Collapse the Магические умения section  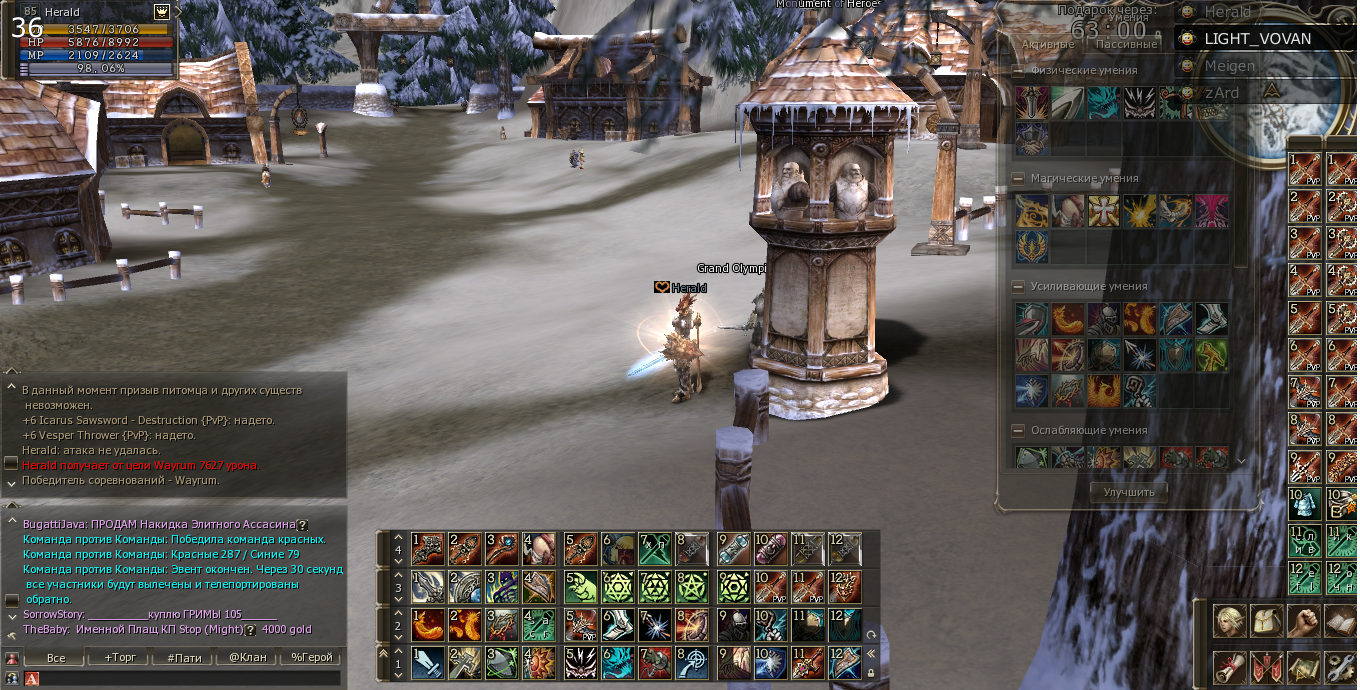tap(1018, 178)
